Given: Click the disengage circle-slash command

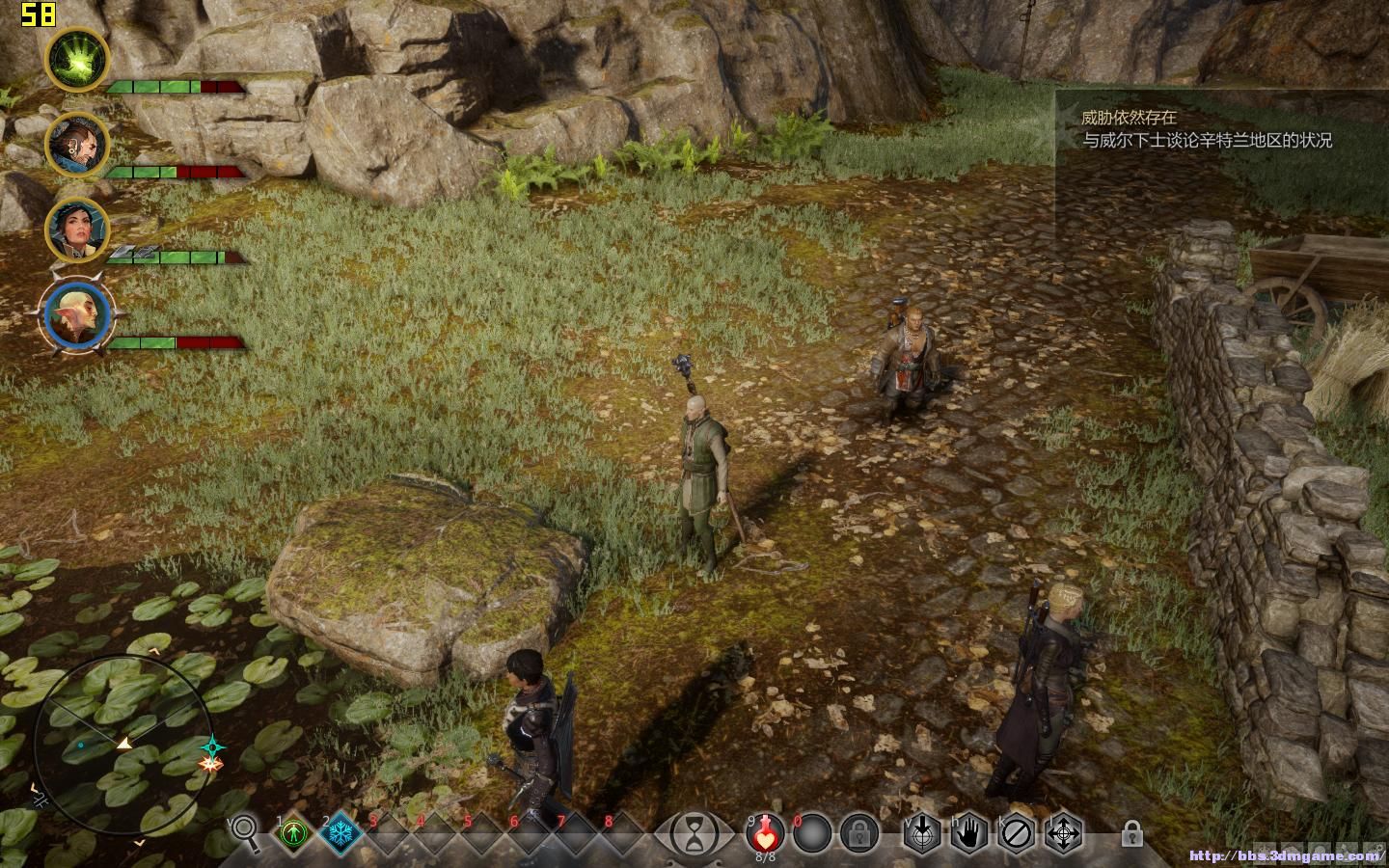Looking at the screenshot, I should [x=1016, y=832].
